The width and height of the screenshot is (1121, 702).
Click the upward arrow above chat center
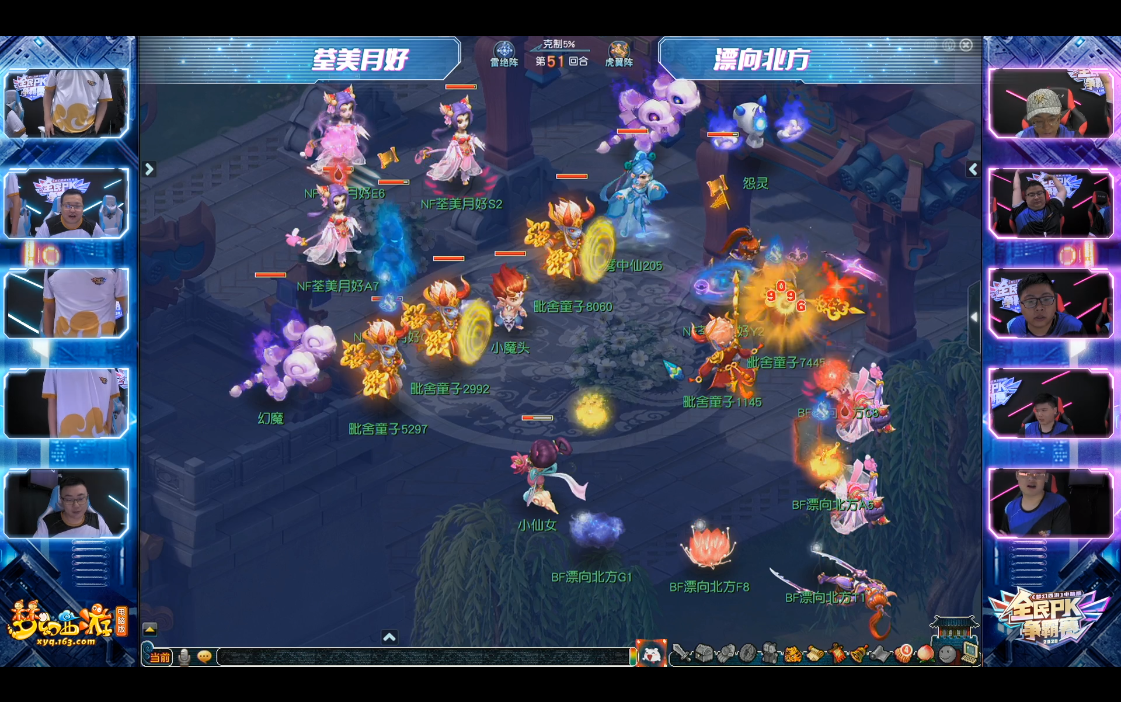tap(390, 637)
